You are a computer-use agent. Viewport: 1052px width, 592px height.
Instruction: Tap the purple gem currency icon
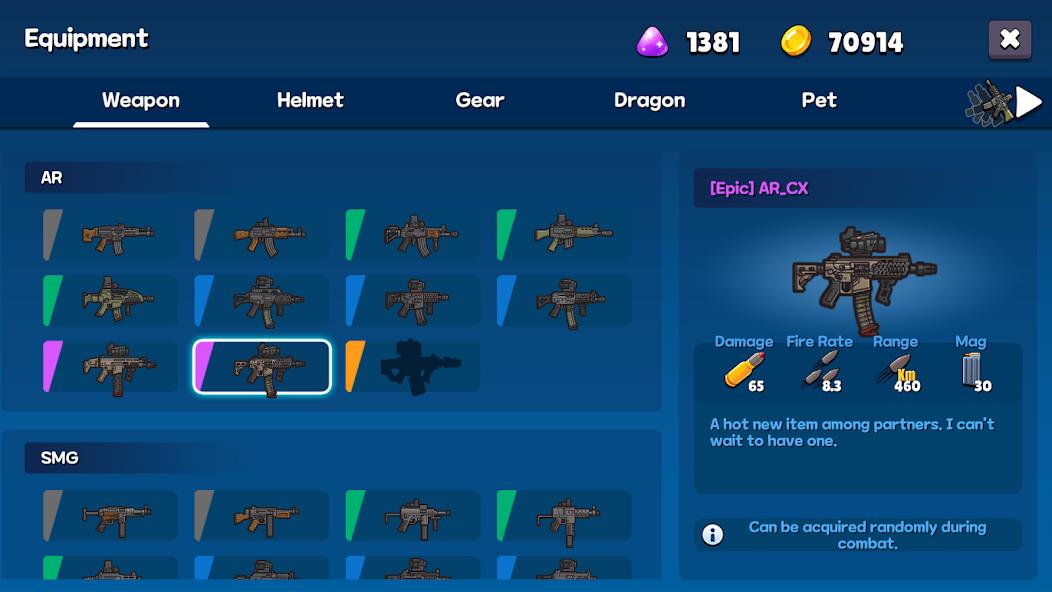[x=653, y=41]
